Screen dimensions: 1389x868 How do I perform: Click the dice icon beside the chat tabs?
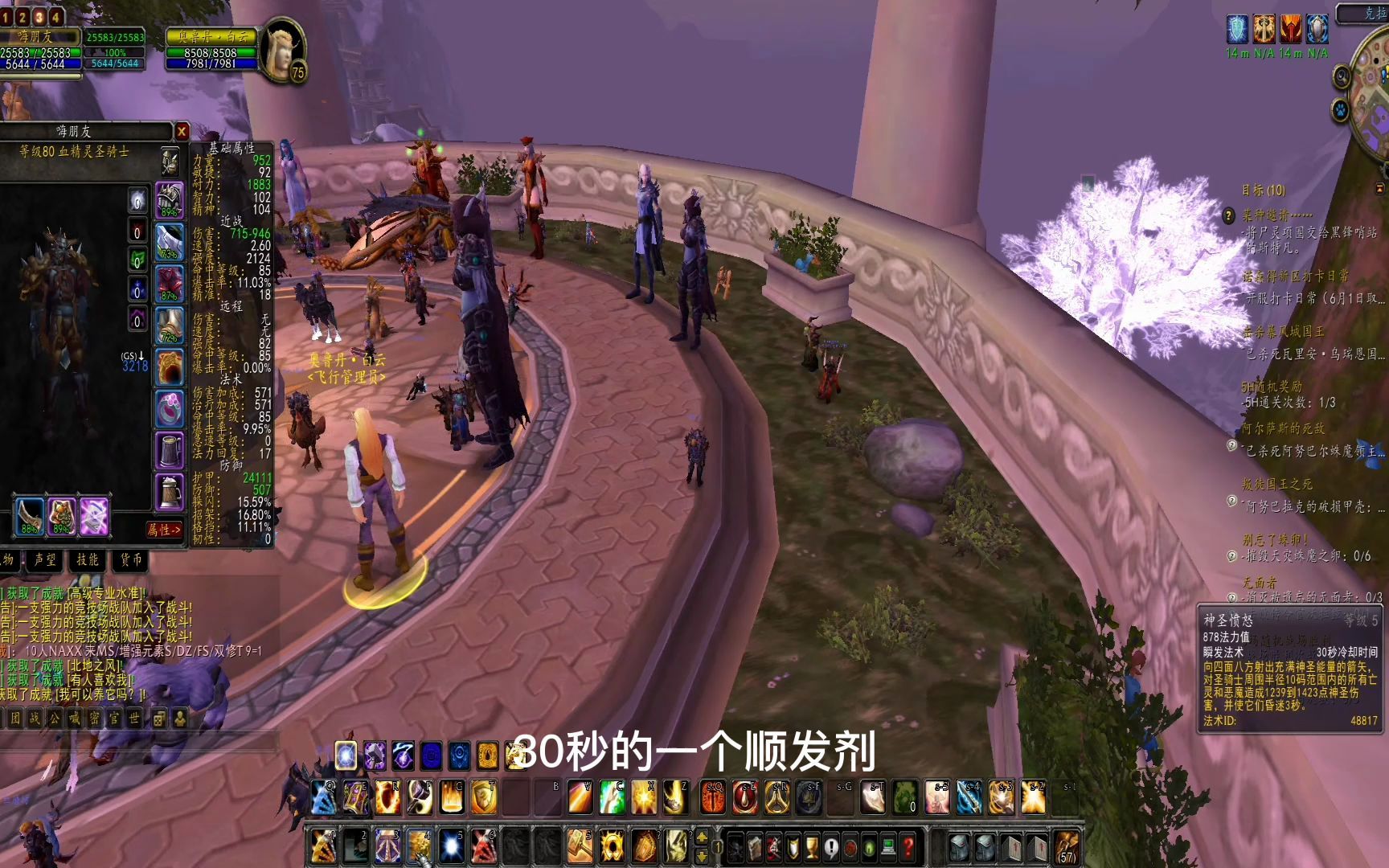click(x=159, y=718)
